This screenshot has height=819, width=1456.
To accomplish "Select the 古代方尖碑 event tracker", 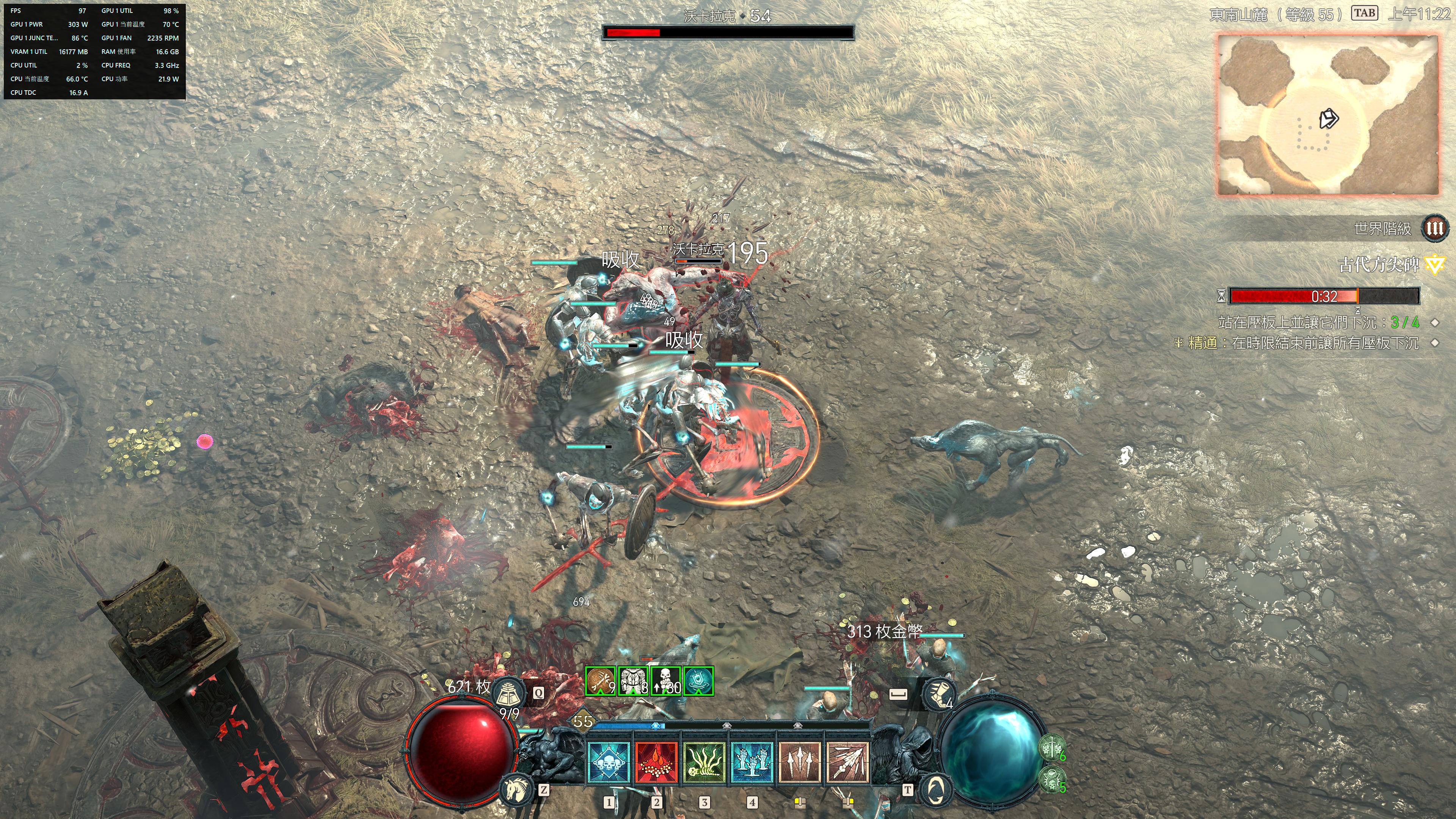I will point(1379,265).
